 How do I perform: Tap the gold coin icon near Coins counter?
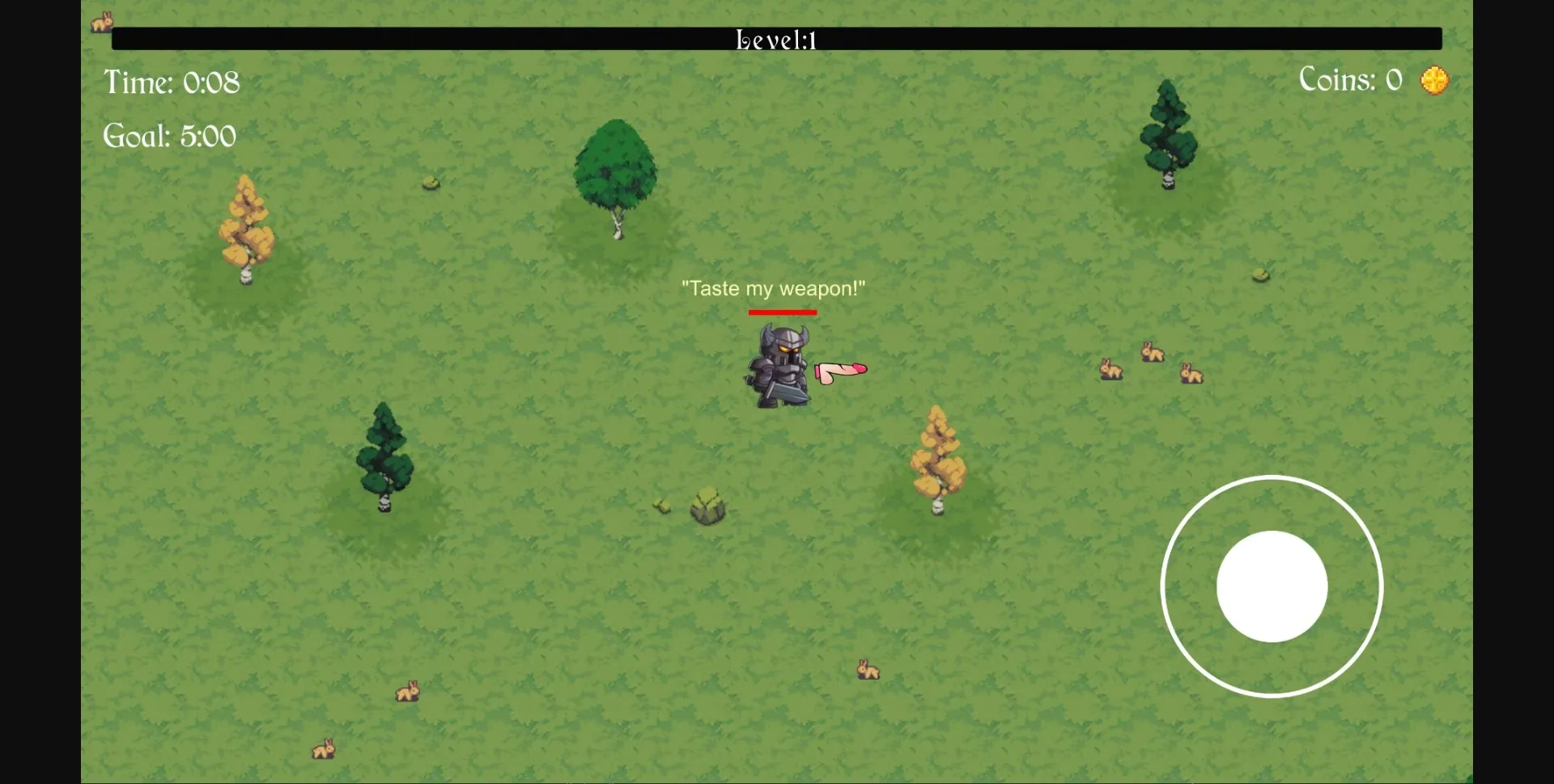1436,79
